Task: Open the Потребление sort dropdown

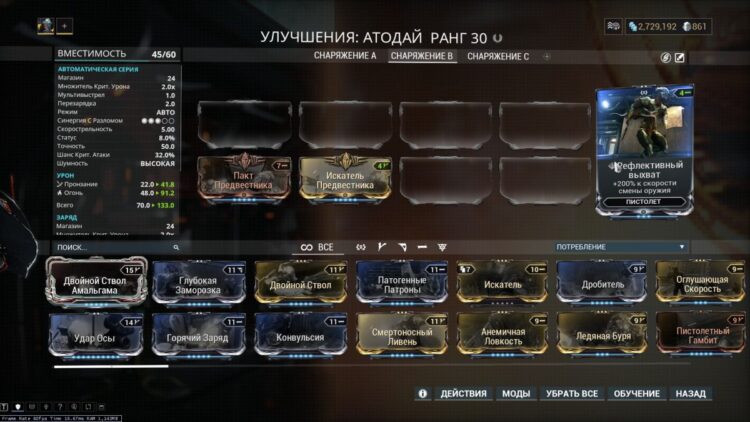Action: pyautogui.click(x=621, y=246)
